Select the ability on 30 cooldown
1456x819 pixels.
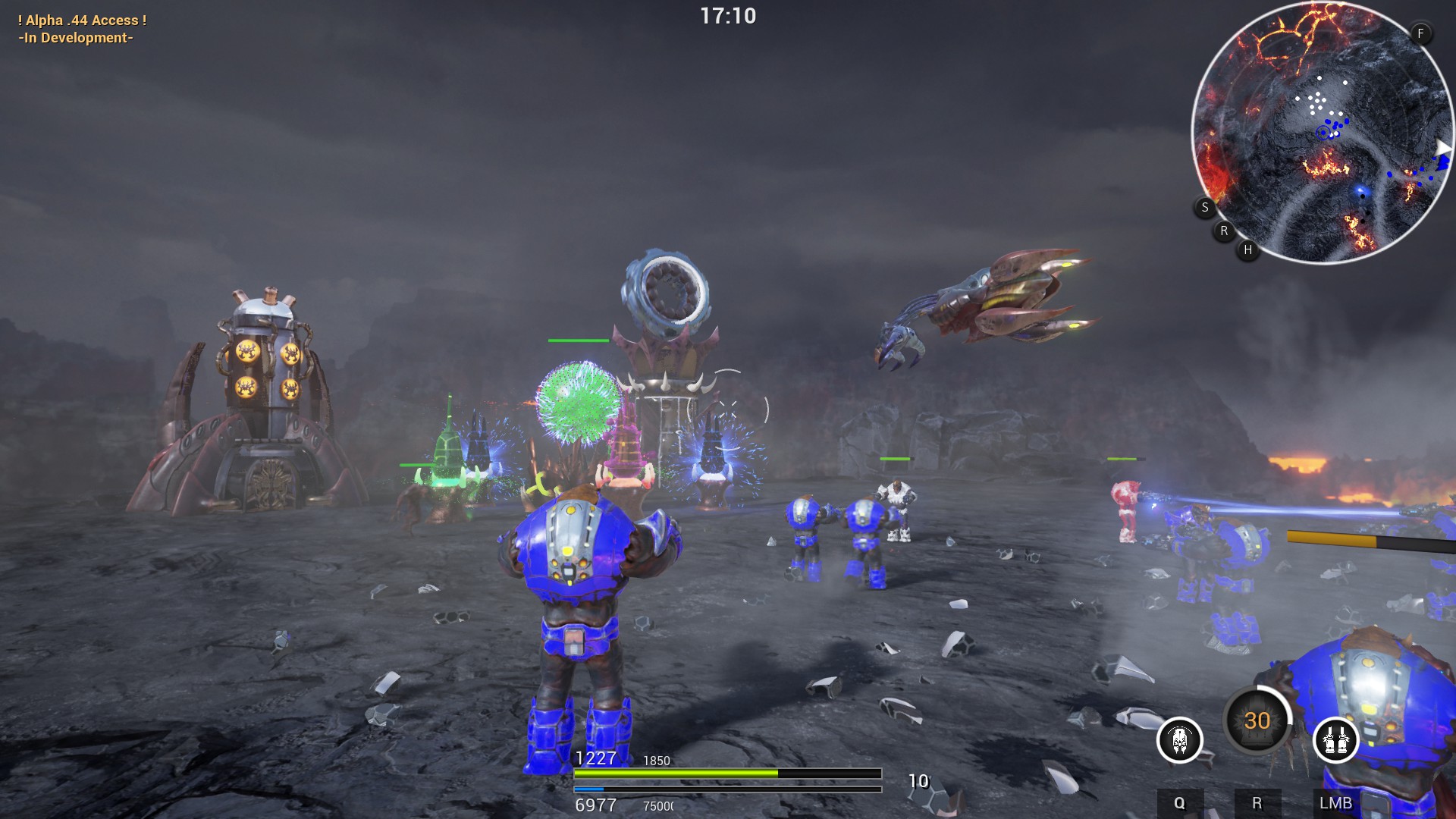click(1257, 720)
